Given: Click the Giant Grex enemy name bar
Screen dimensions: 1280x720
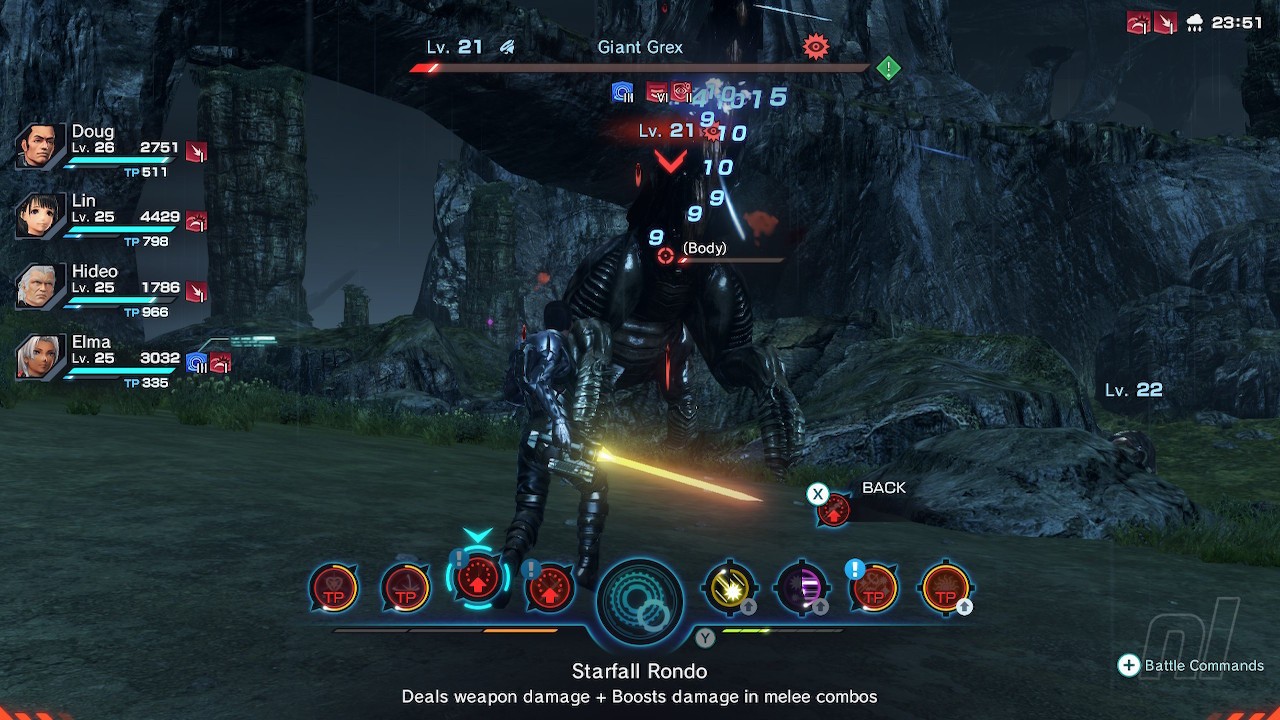Looking at the screenshot, I should click(640, 48).
